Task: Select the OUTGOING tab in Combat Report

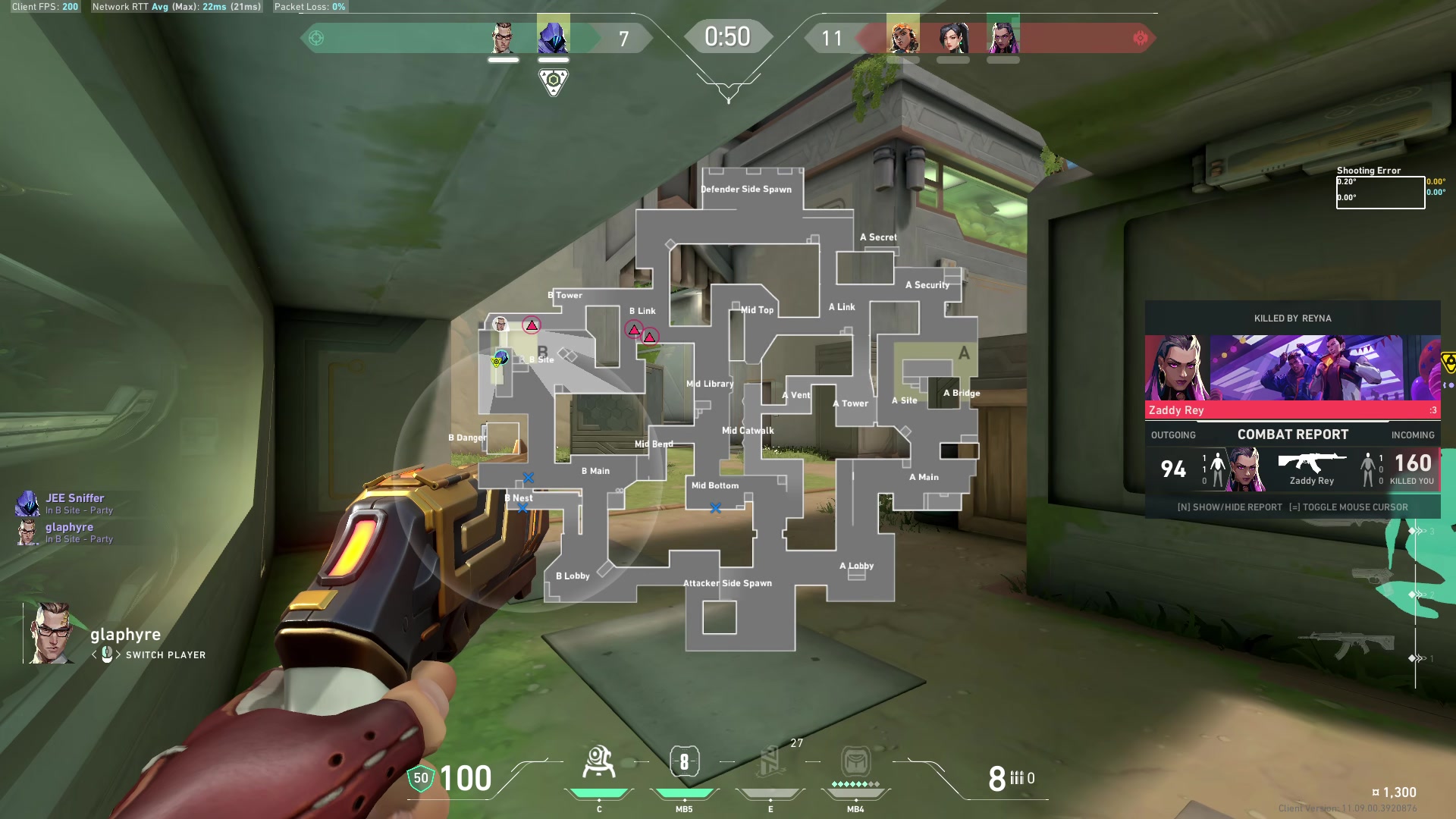Action: click(x=1175, y=435)
